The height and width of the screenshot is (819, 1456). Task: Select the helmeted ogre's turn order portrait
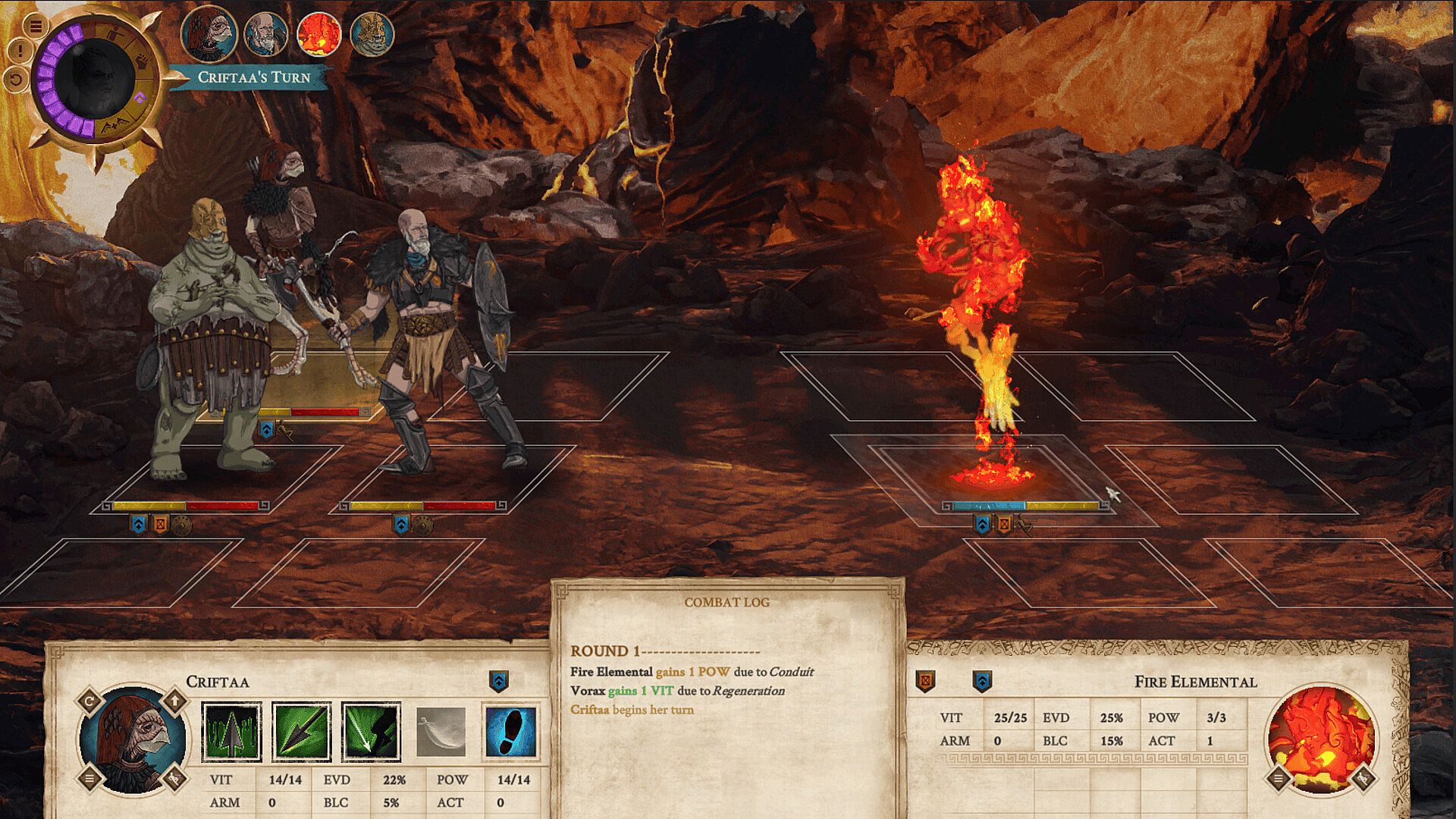372,34
